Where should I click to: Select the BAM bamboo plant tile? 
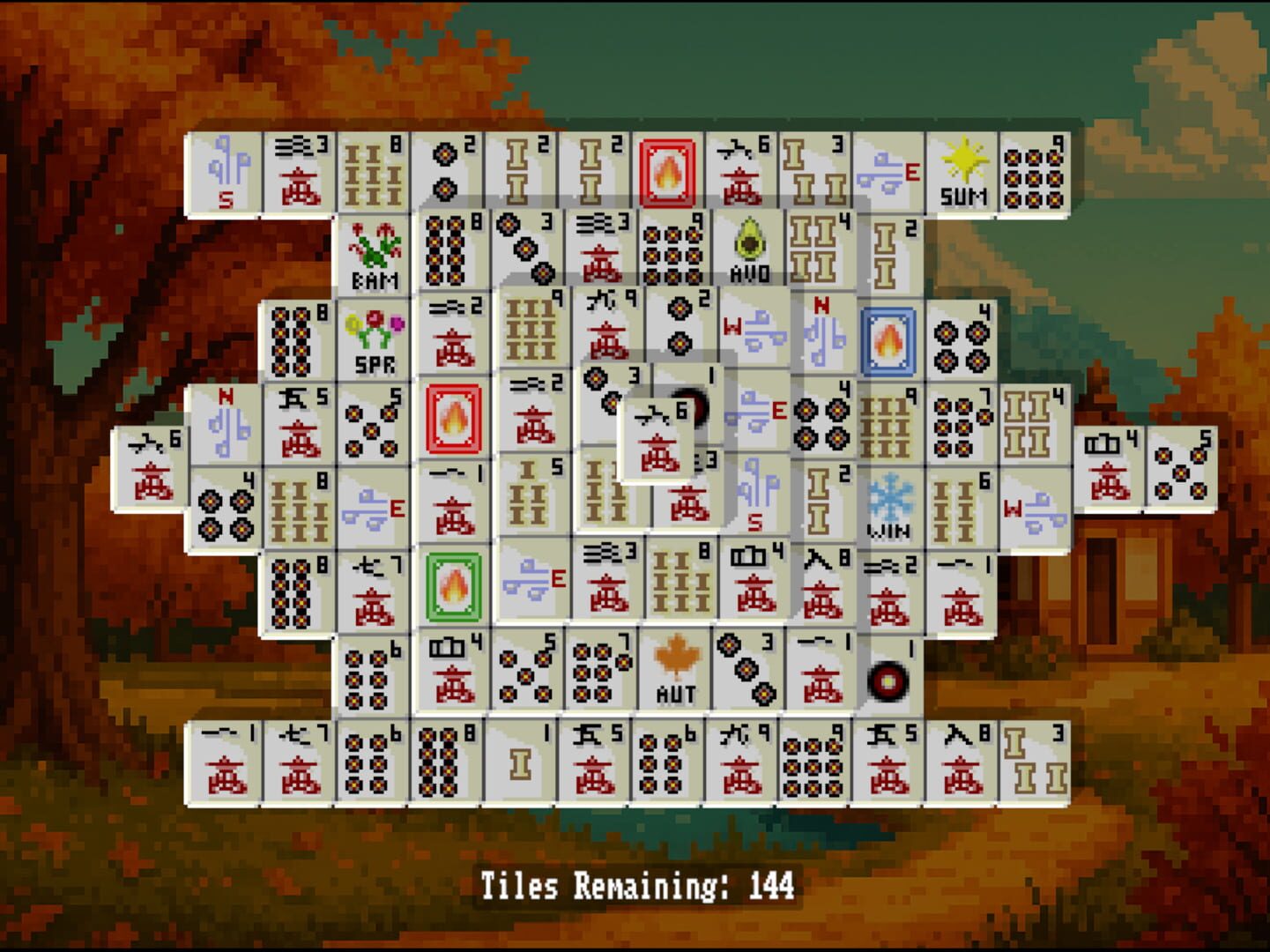374,256
